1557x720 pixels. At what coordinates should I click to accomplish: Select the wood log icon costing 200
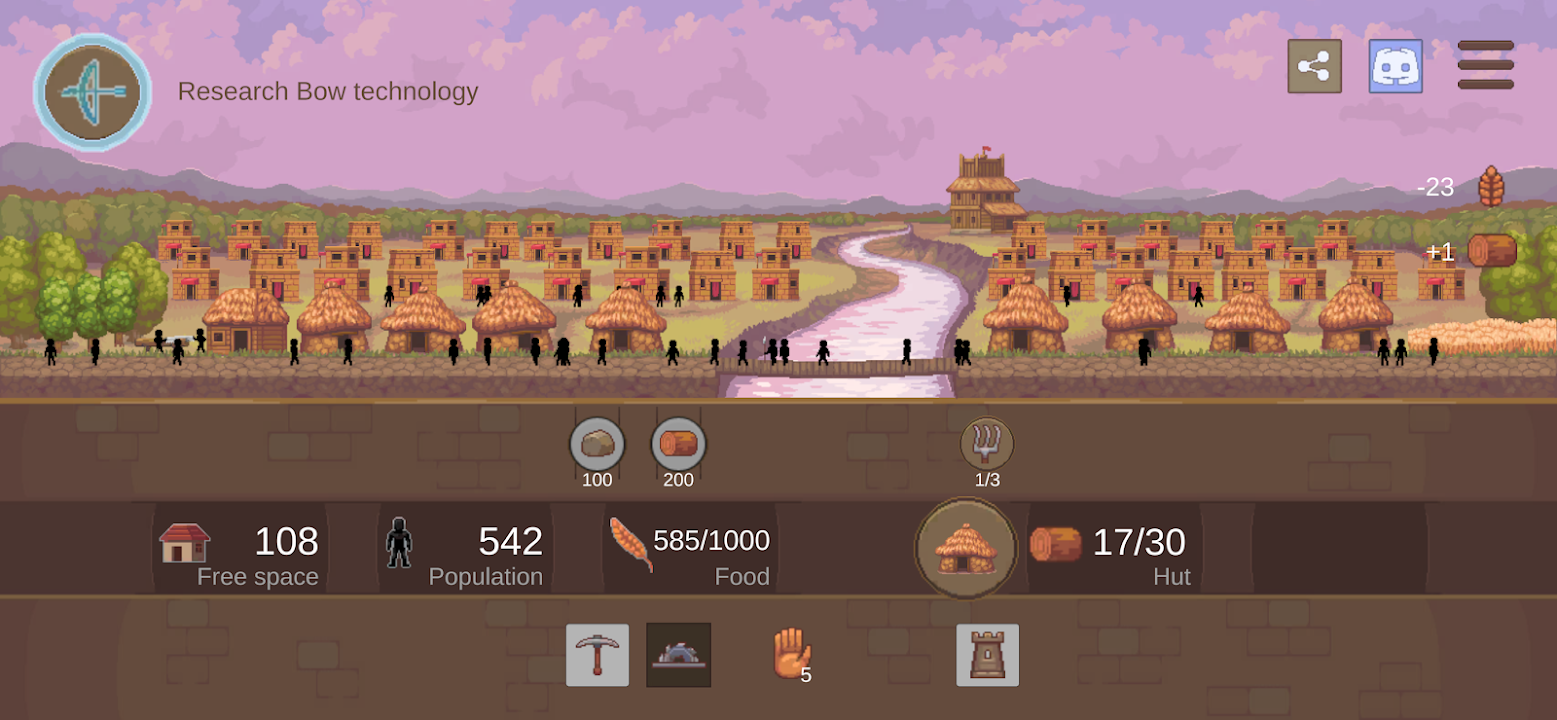click(x=678, y=445)
